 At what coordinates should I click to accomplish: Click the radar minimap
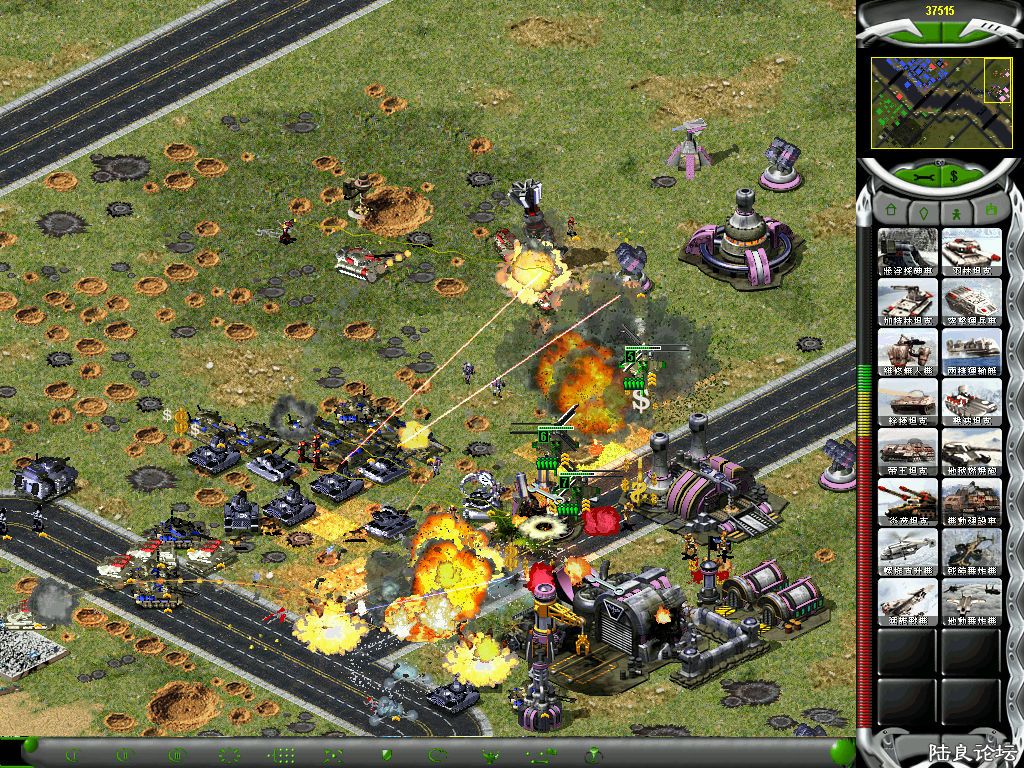(x=927, y=102)
